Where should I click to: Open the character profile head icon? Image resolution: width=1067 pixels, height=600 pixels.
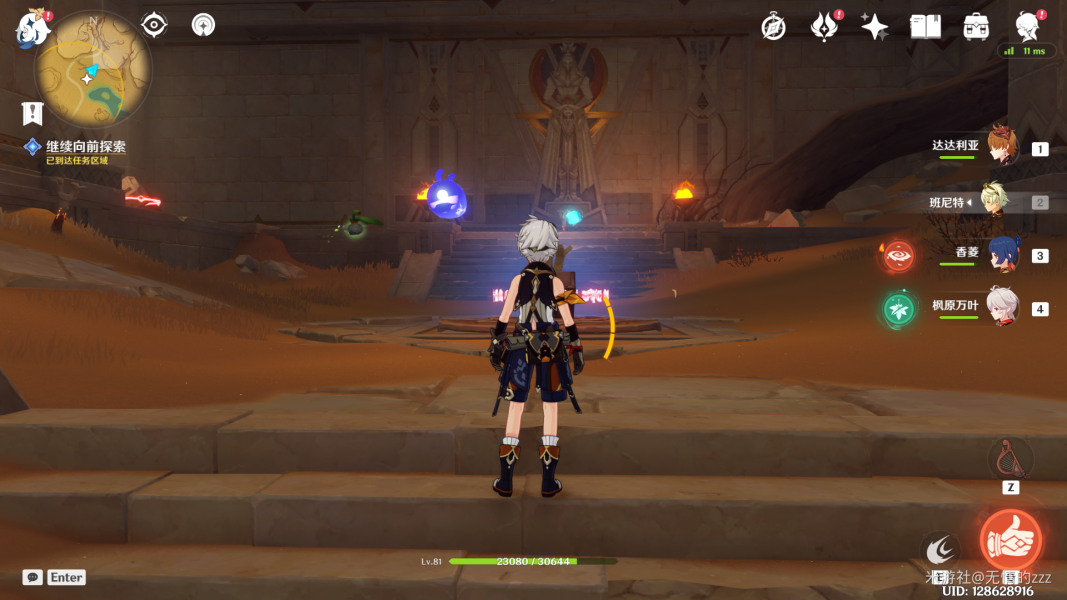coord(1027,27)
